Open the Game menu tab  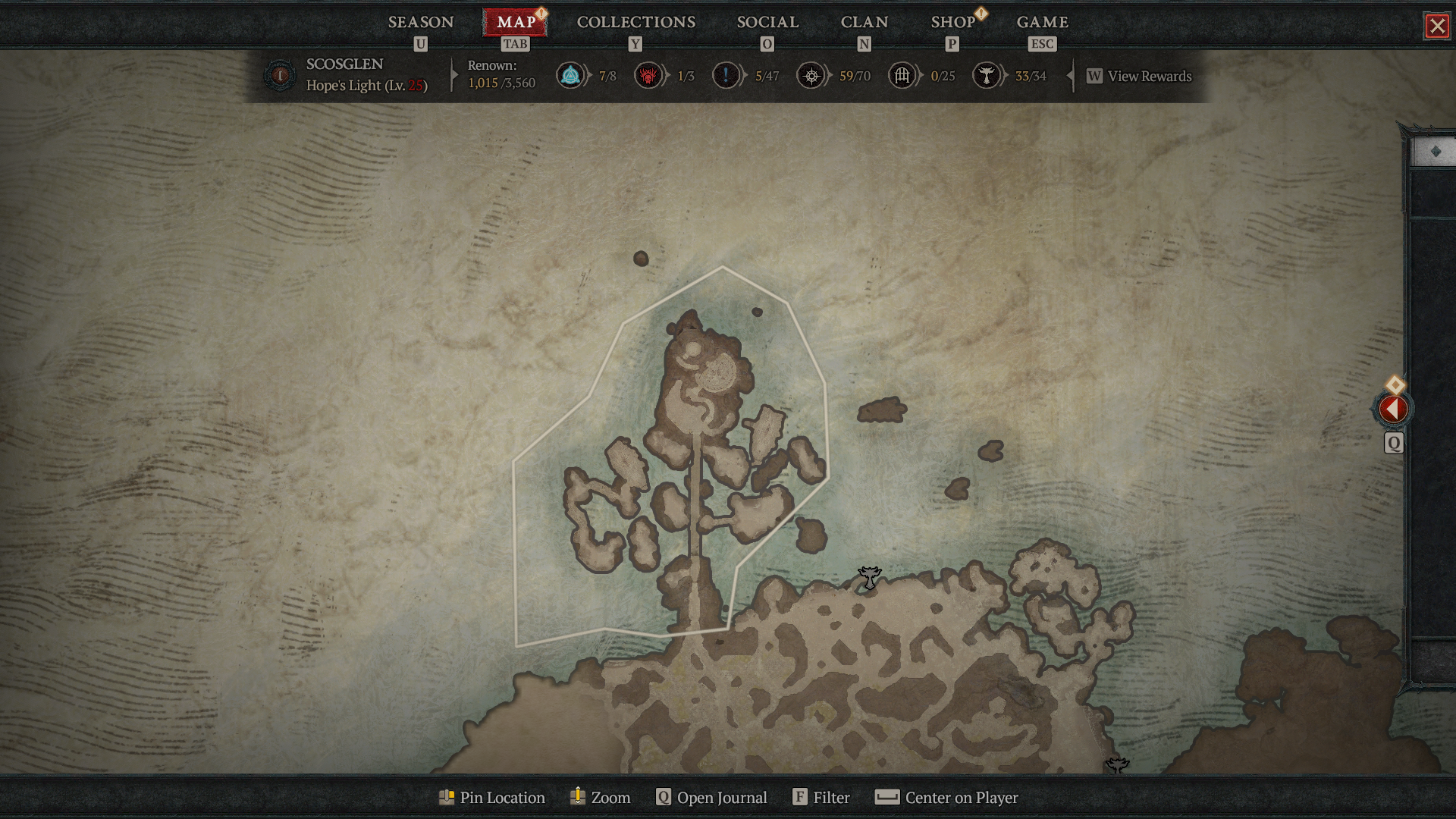pyautogui.click(x=1042, y=23)
